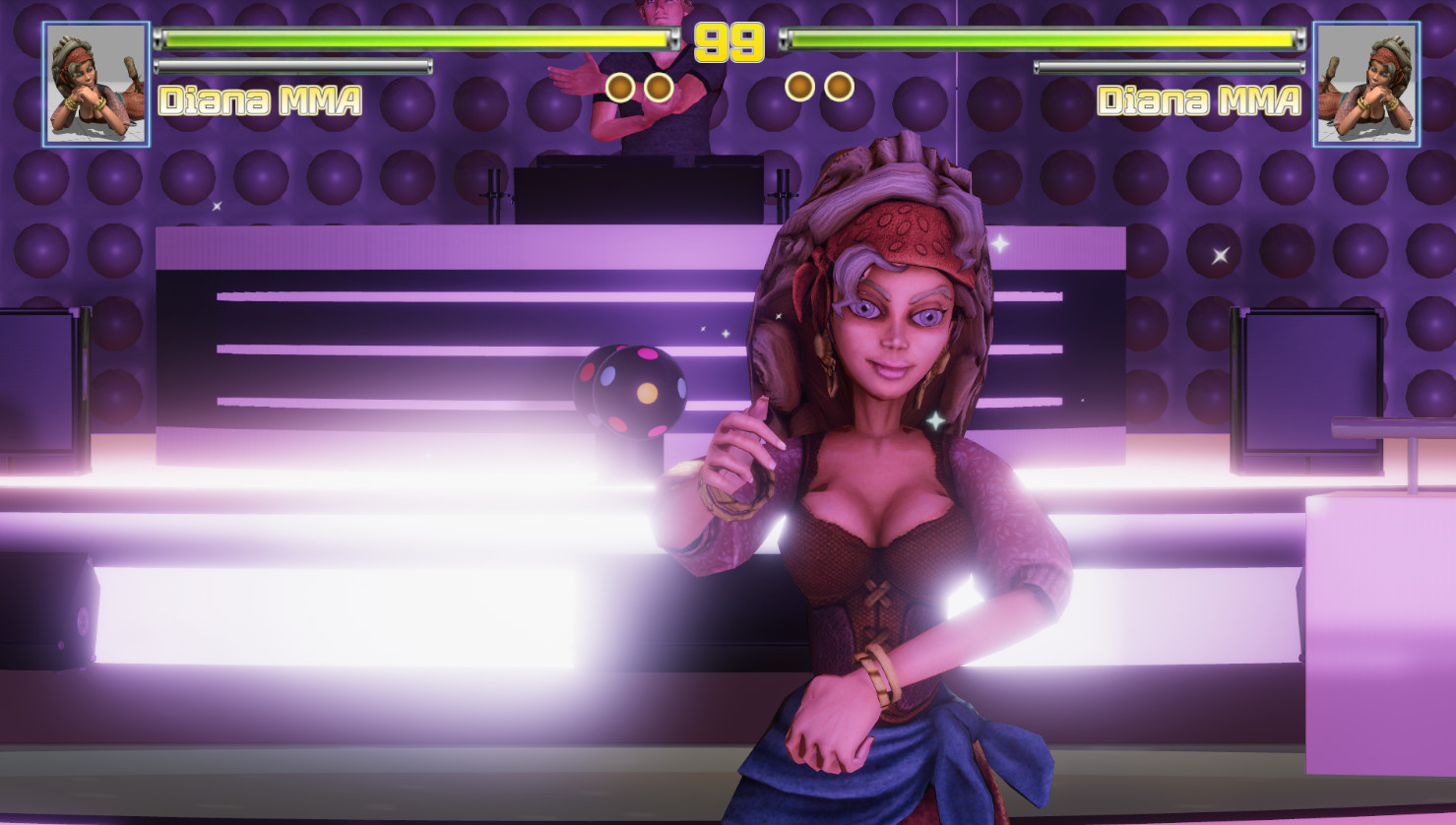Click player one's second round-win dot

pyautogui.click(x=658, y=86)
